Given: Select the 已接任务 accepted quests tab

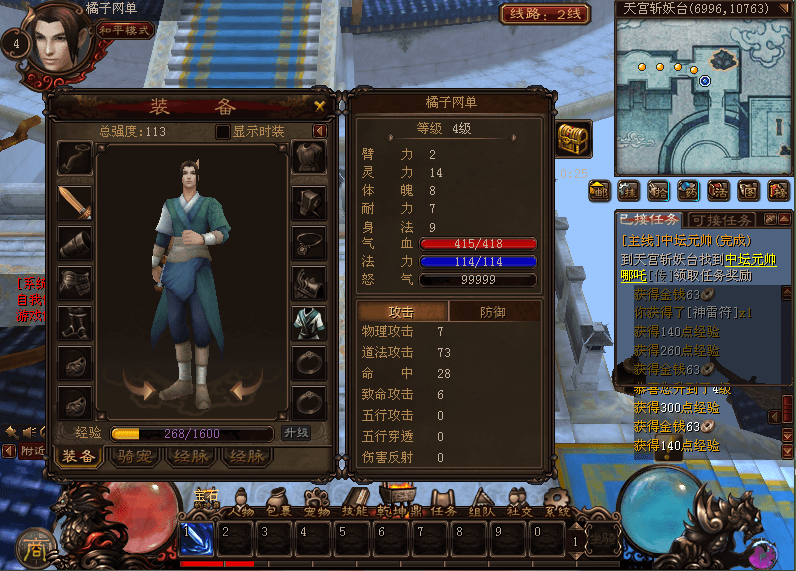Looking at the screenshot, I should point(649,220).
